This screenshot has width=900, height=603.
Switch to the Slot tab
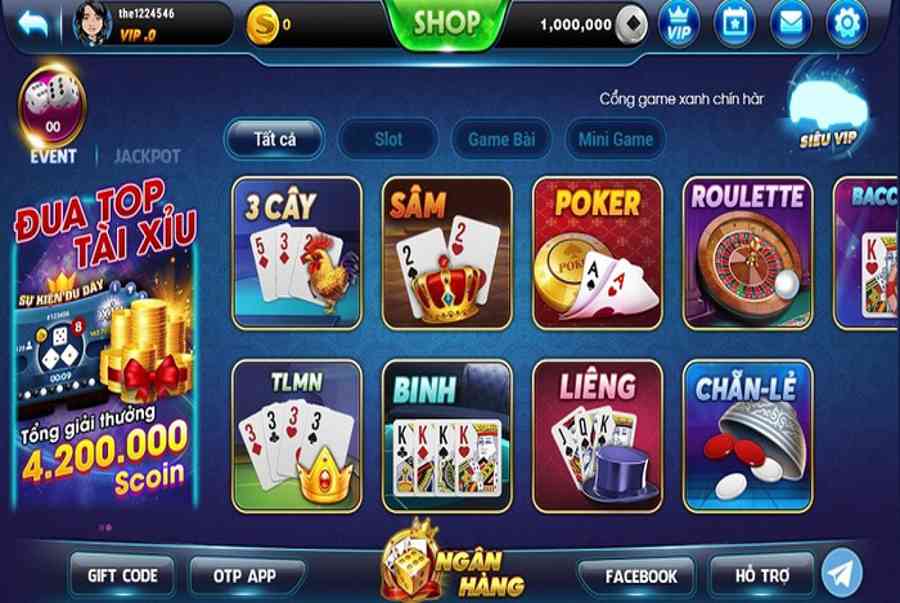388,139
